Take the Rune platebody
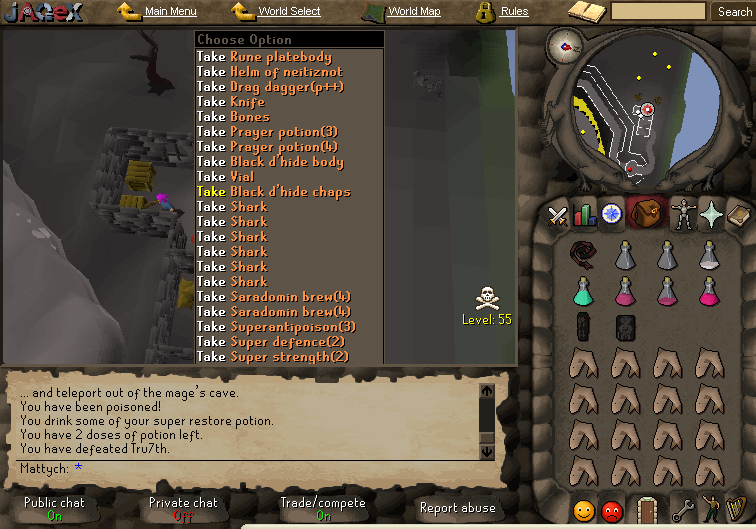Image resolution: width=756 pixels, height=529 pixels. (x=264, y=57)
